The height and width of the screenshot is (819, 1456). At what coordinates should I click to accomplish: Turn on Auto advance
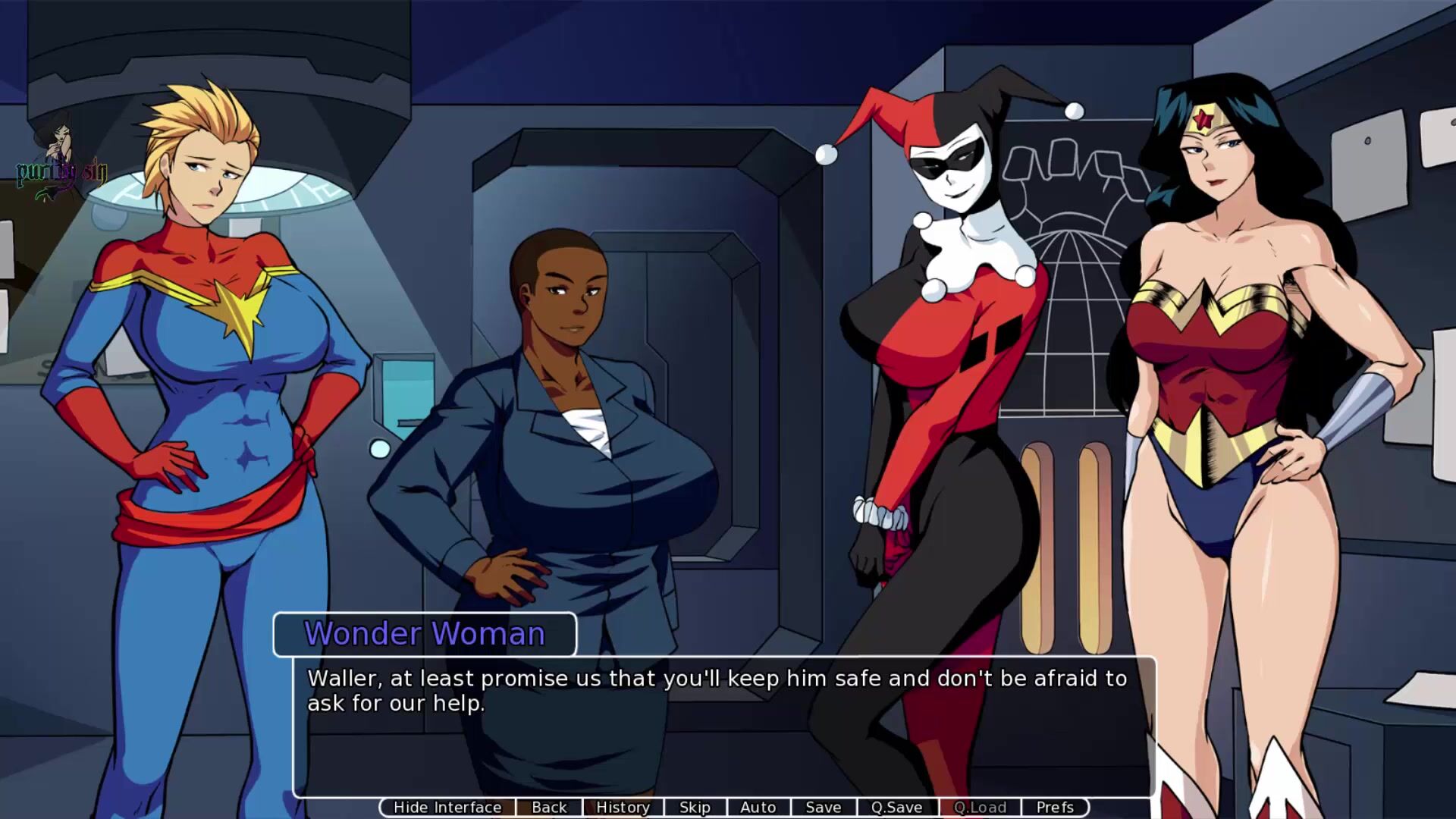point(758,808)
